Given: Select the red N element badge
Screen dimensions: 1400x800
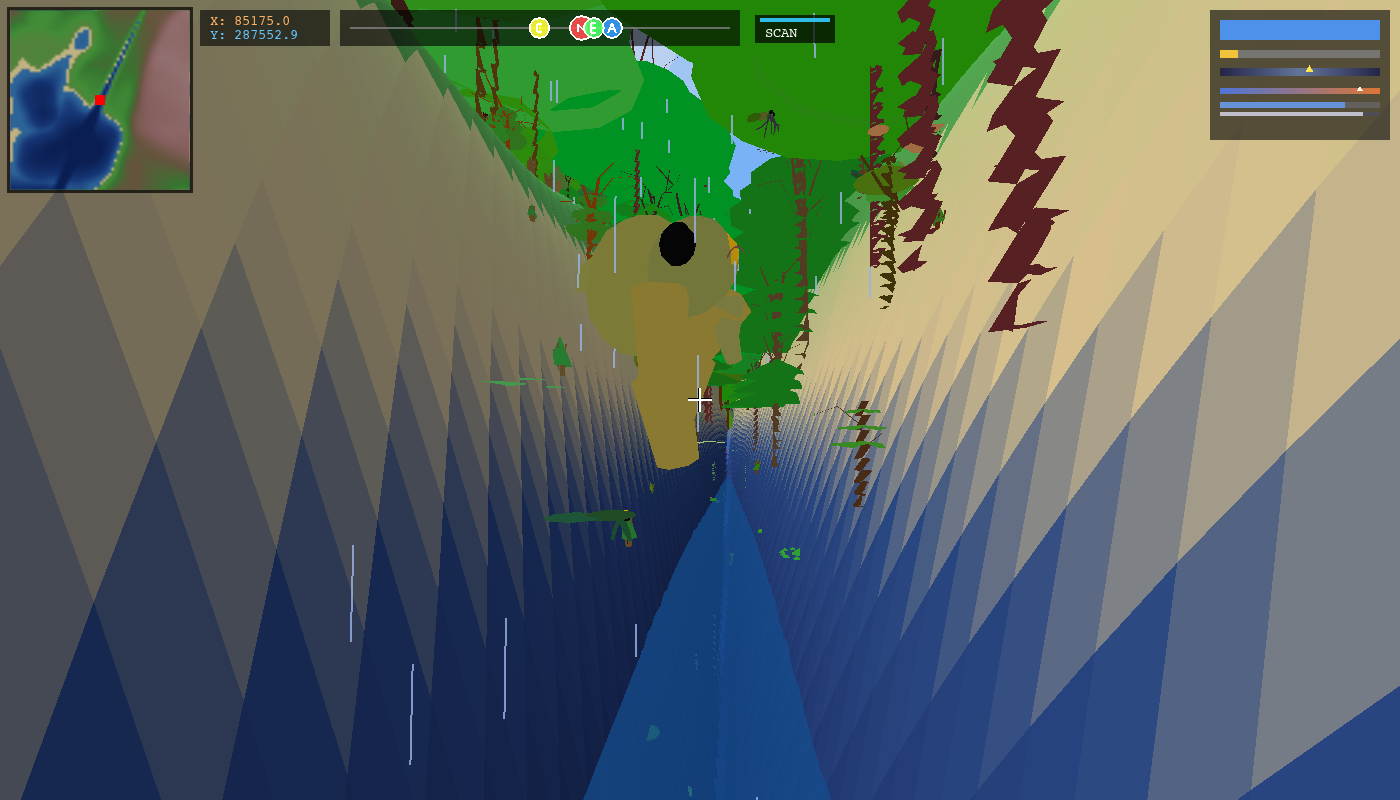Looking at the screenshot, I should tap(581, 28).
